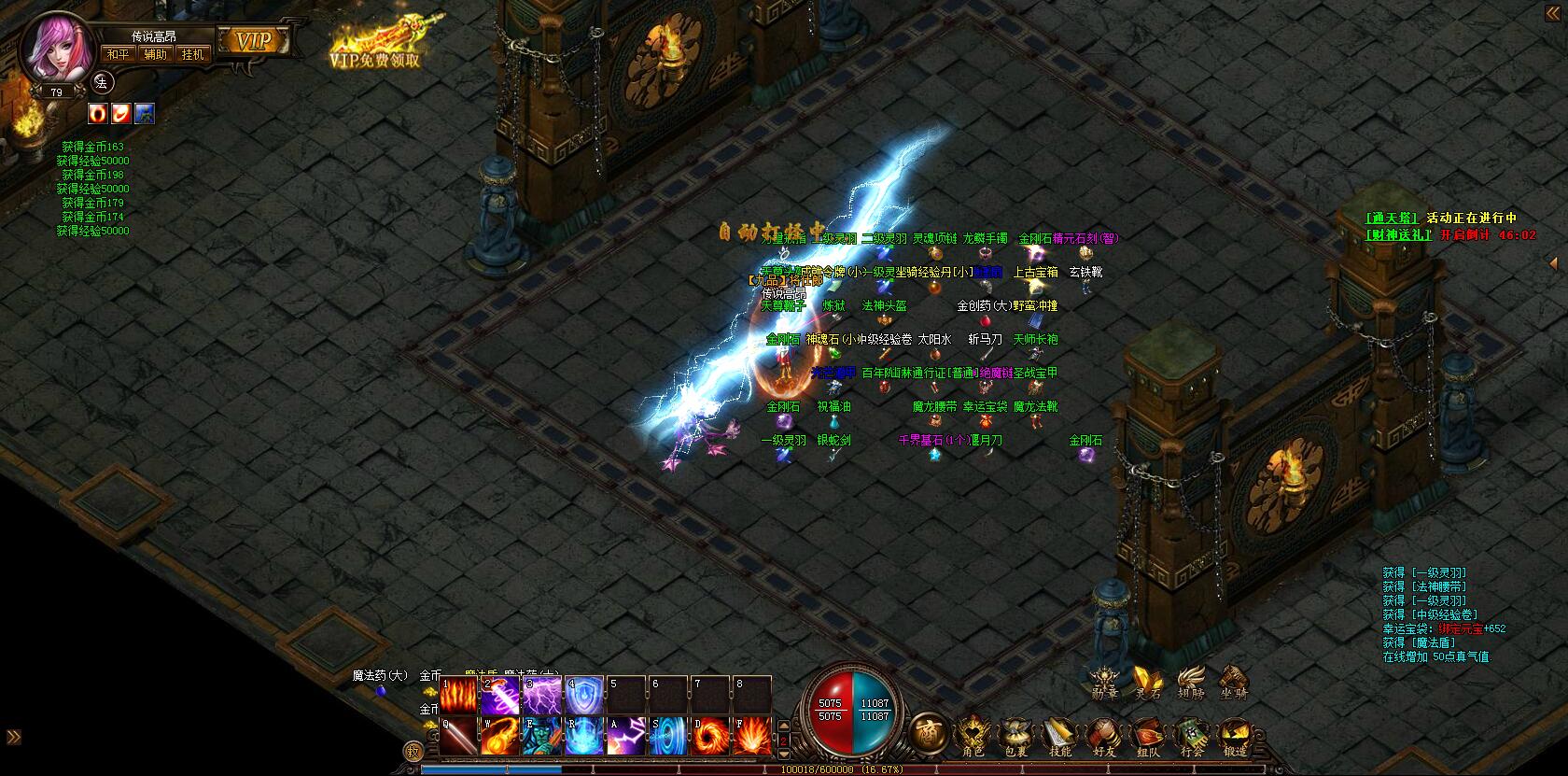1568x776 pixels.
Task: Toggle the 和平 peace mode button
Action: click(x=119, y=54)
